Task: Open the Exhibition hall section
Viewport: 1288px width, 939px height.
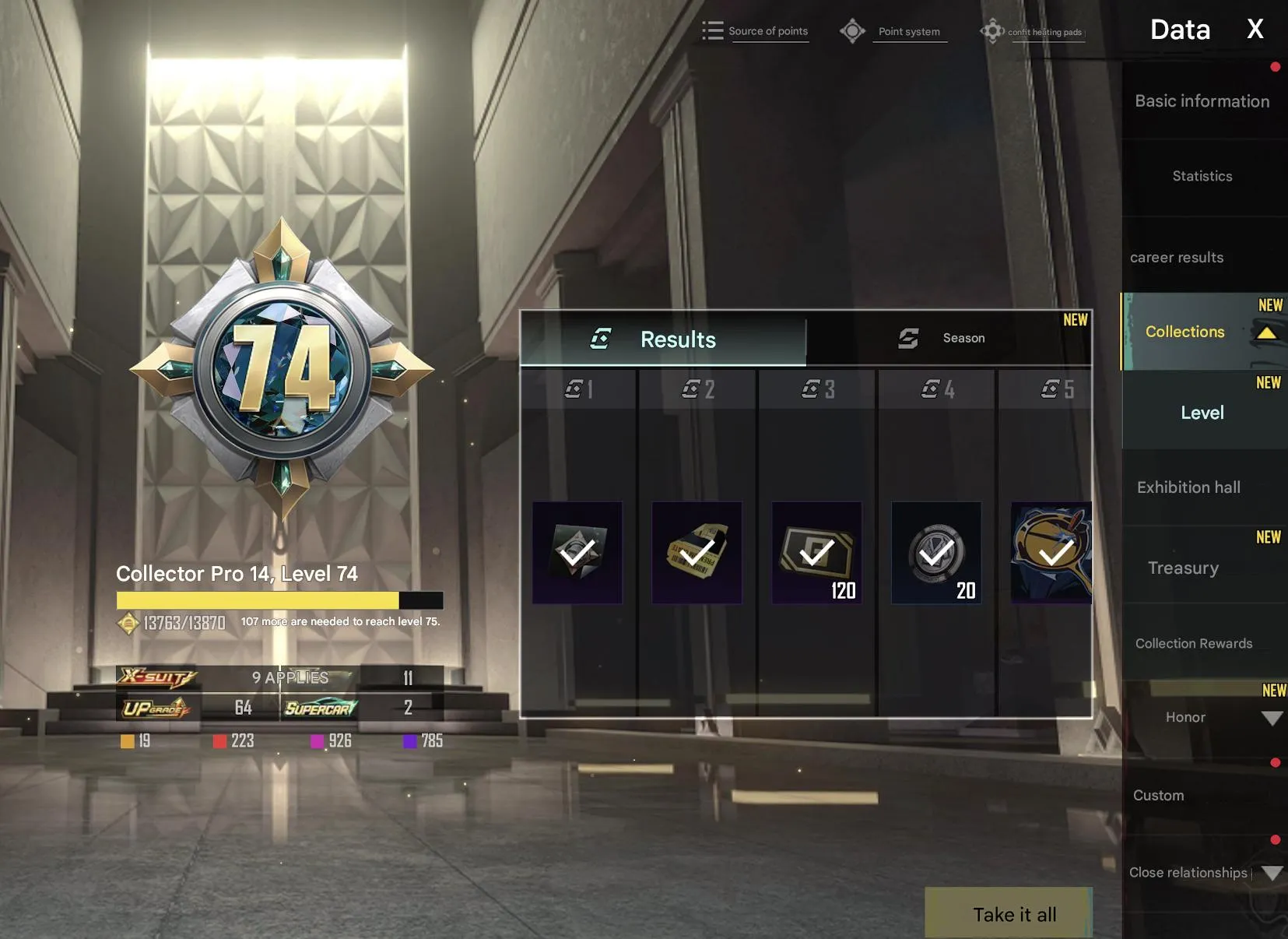Action: coord(1188,487)
